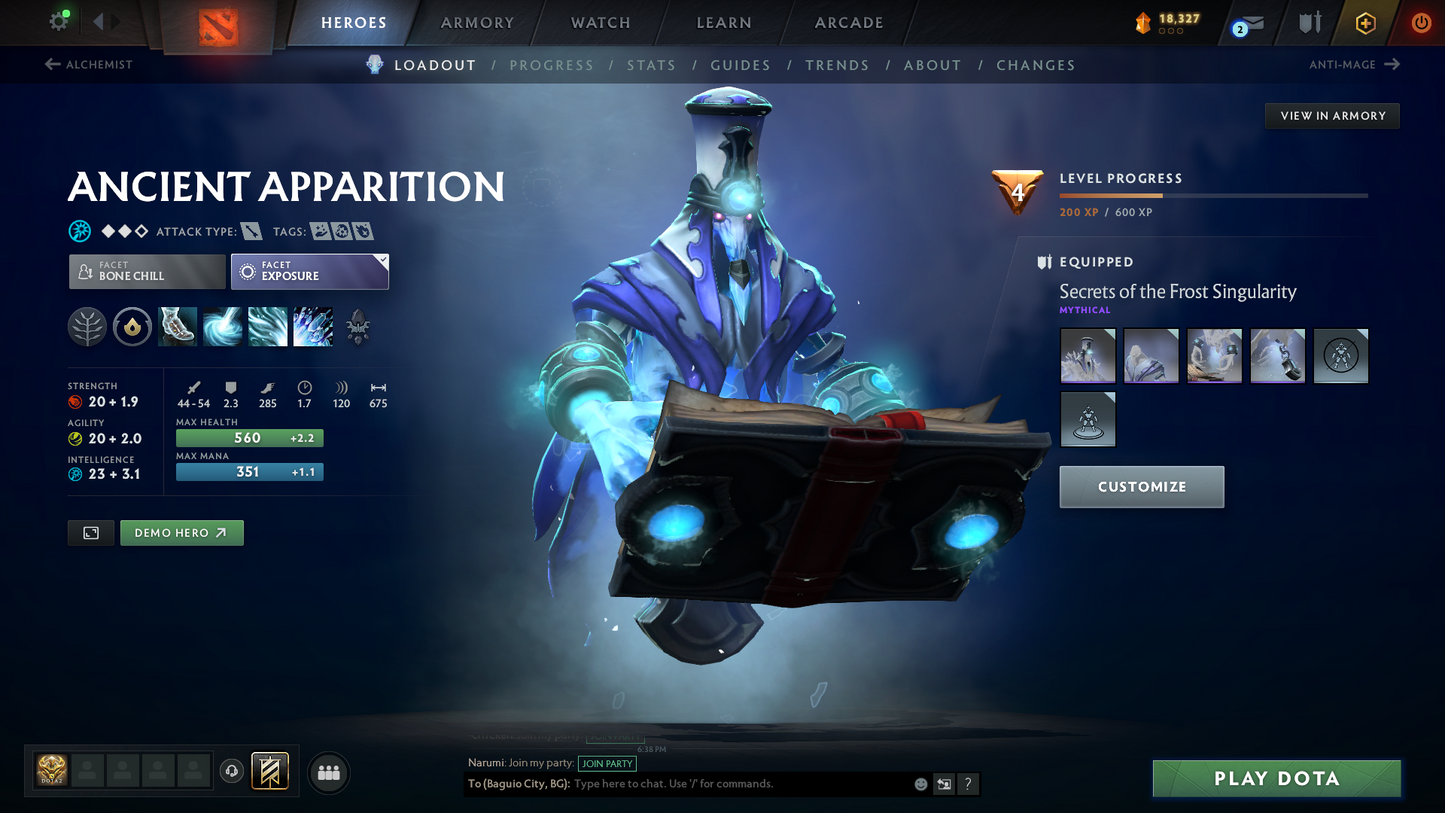Join Narumi's party
1445x813 pixels.
point(607,763)
